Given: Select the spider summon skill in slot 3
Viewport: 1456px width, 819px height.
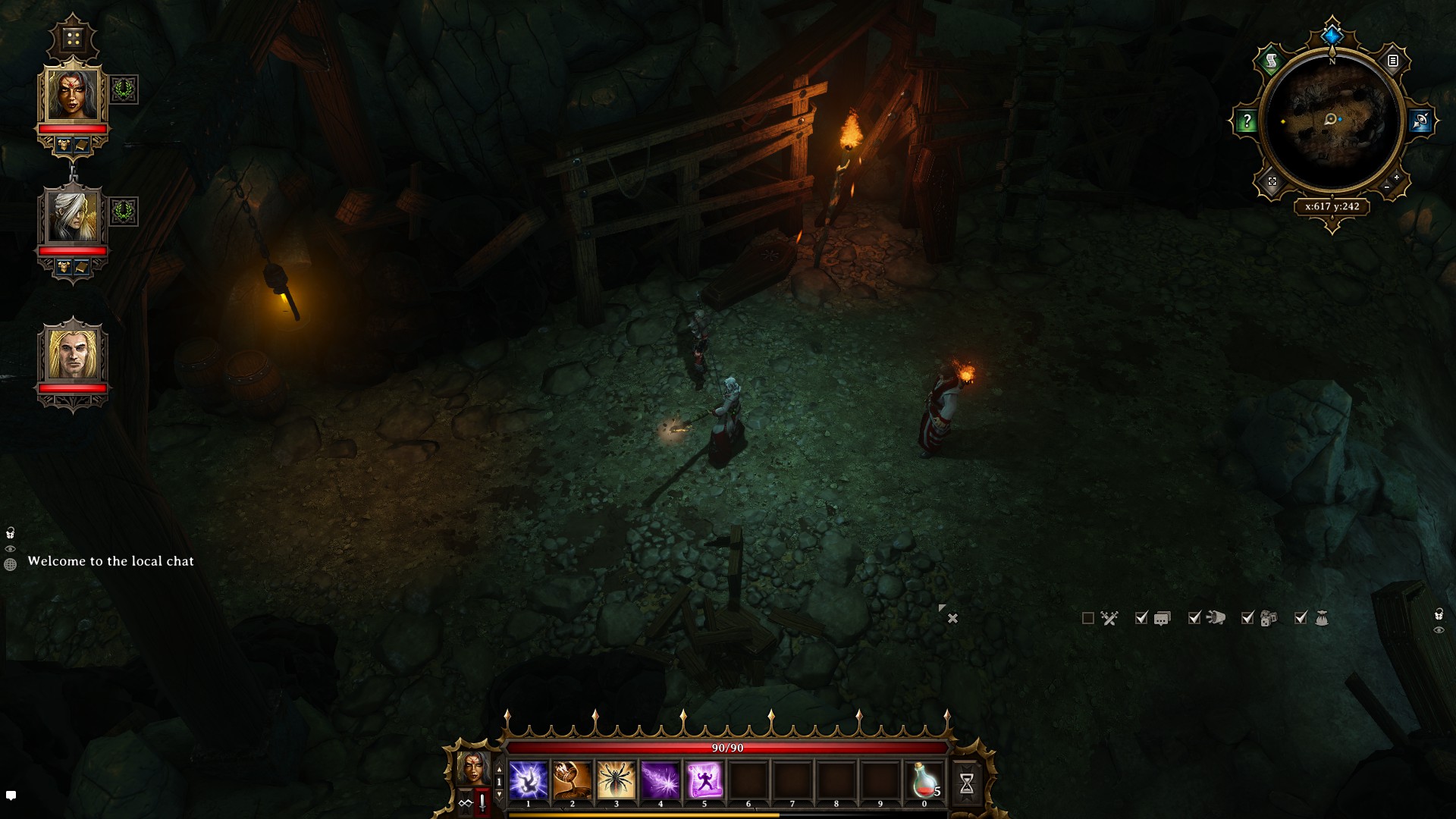Looking at the screenshot, I should pos(616,780).
